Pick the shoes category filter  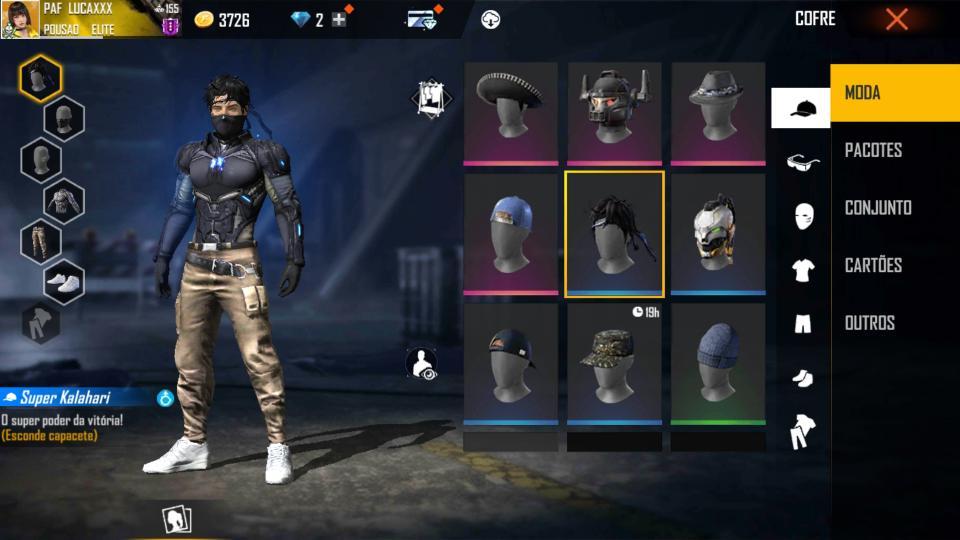pyautogui.click(x=802, y=377)
